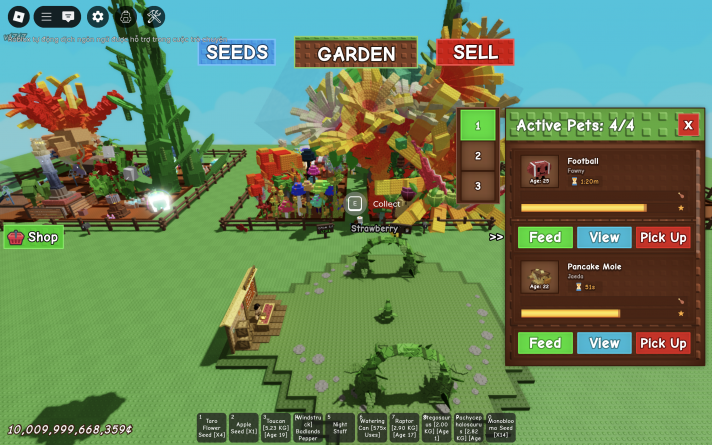This screenshot has width=712, height=445.
Task: Toggle the Roblox chat window
Action: tap(68, 16)
